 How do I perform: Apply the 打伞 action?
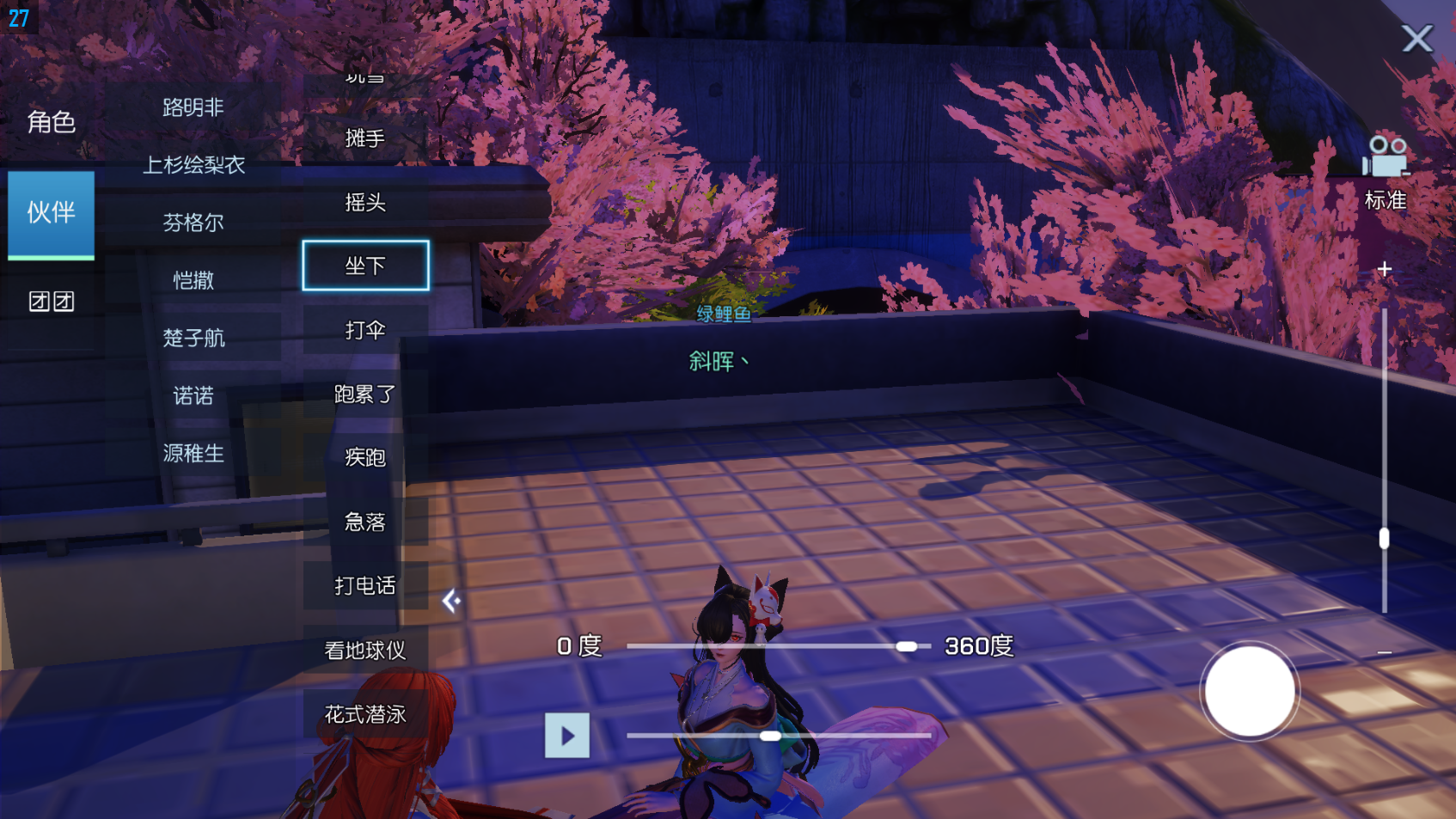pyautogui.click(x=365, y=330)
